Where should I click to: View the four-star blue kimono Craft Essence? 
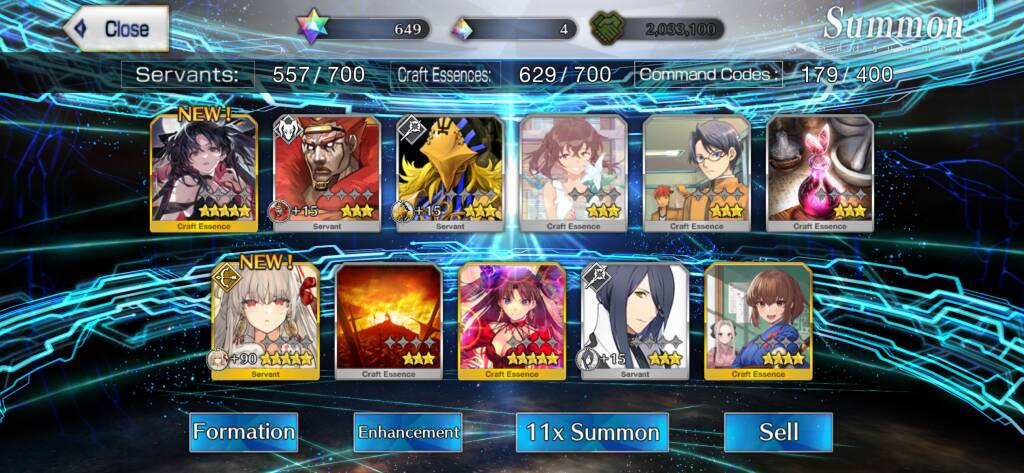(758, 320)
